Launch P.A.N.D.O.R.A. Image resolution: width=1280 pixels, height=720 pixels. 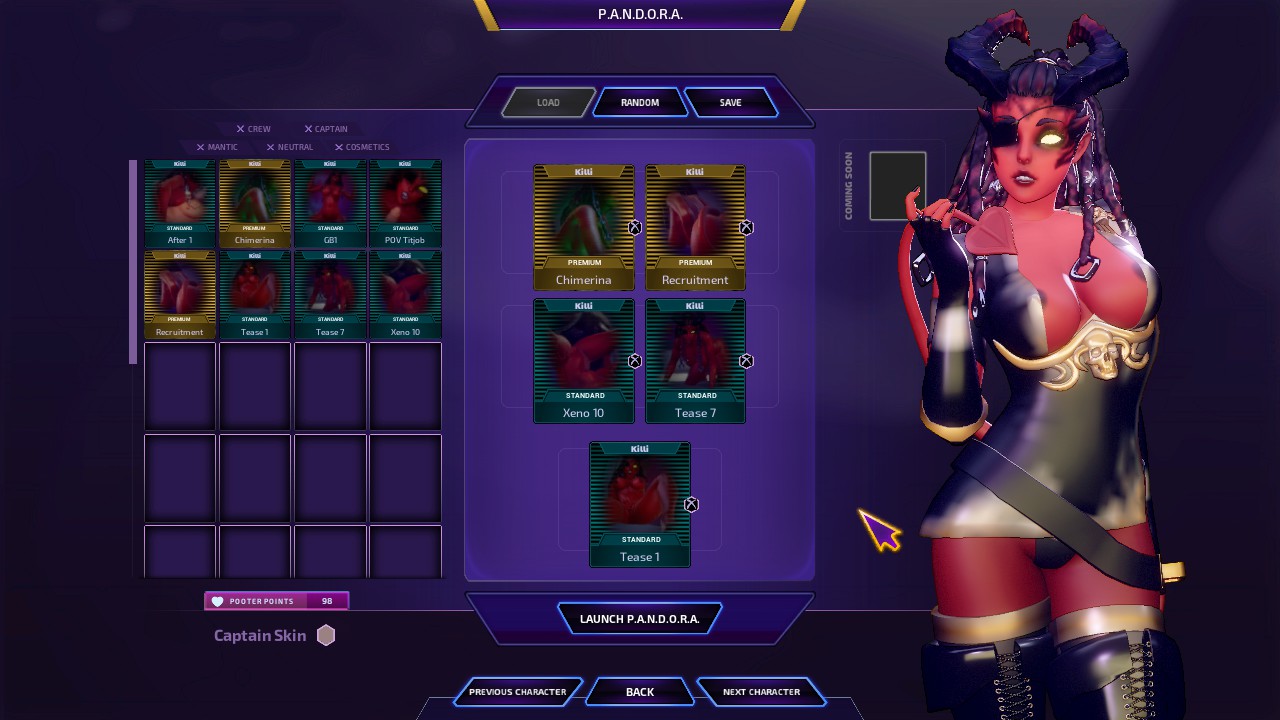(639, 619)
